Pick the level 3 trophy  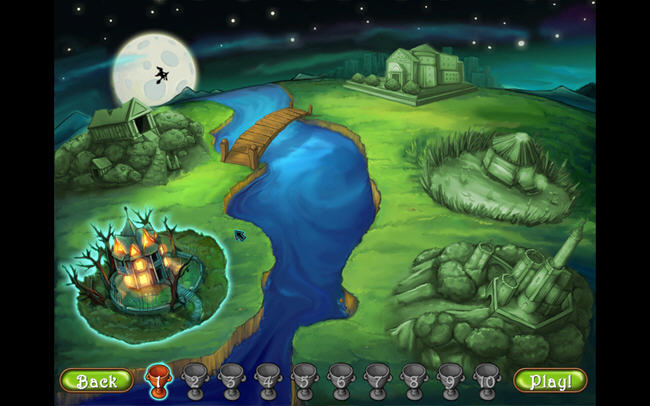coord(231,378)
